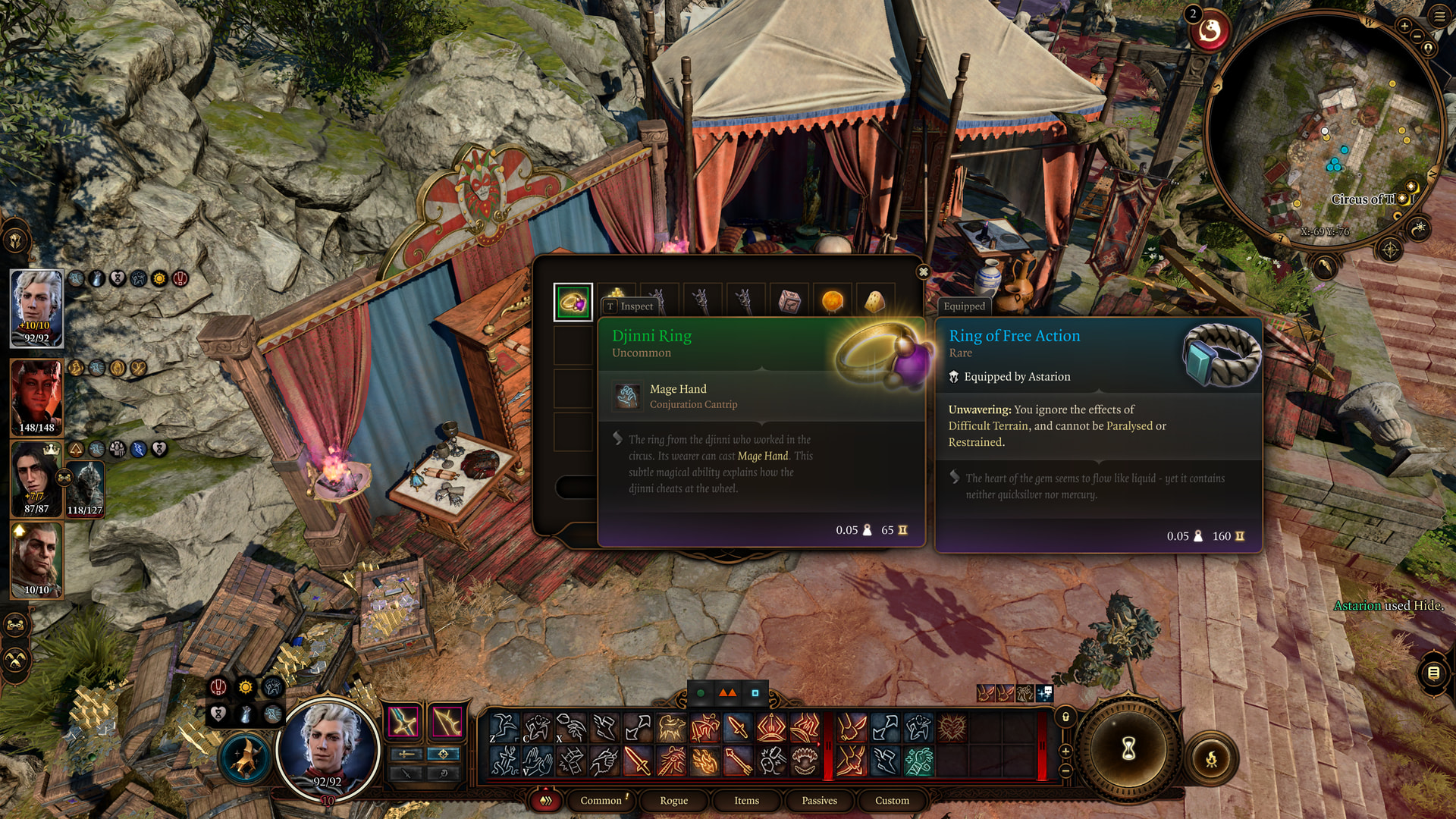The image size is (1456, 819).
Task: Zoom in the minimap with plus button
Action: click(x=1404, y=27)
